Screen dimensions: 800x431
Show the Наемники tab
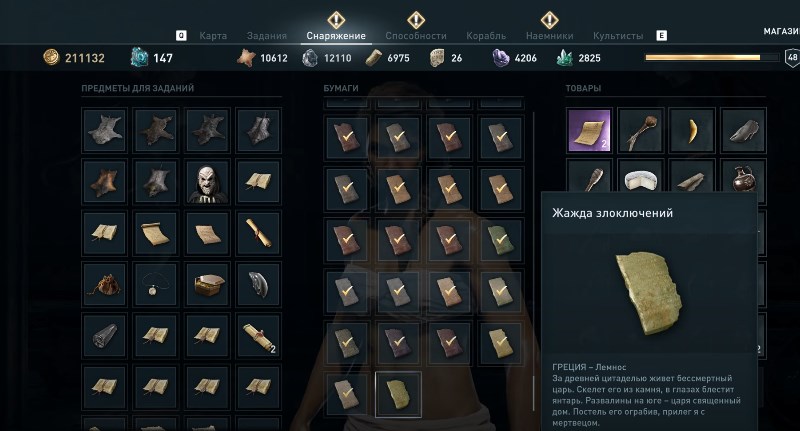[x=549, y=36]
